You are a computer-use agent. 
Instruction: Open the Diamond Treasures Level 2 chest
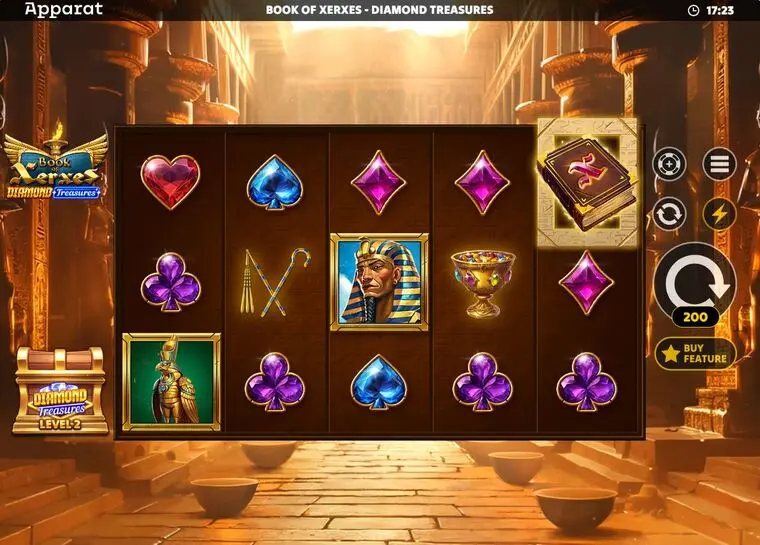click(60, 391)
